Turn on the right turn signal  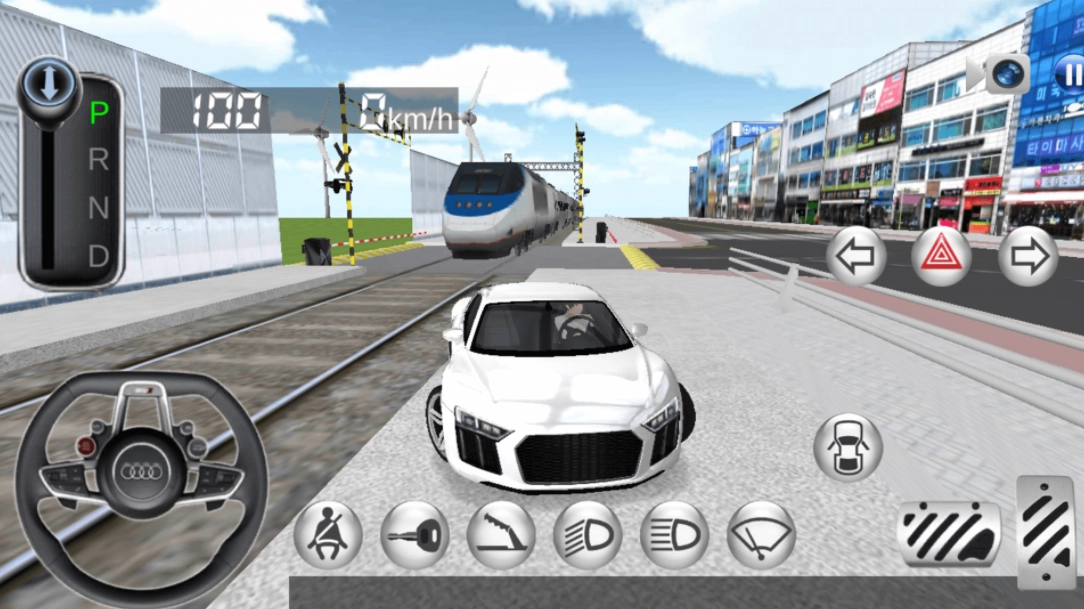tap(1027, 256)
